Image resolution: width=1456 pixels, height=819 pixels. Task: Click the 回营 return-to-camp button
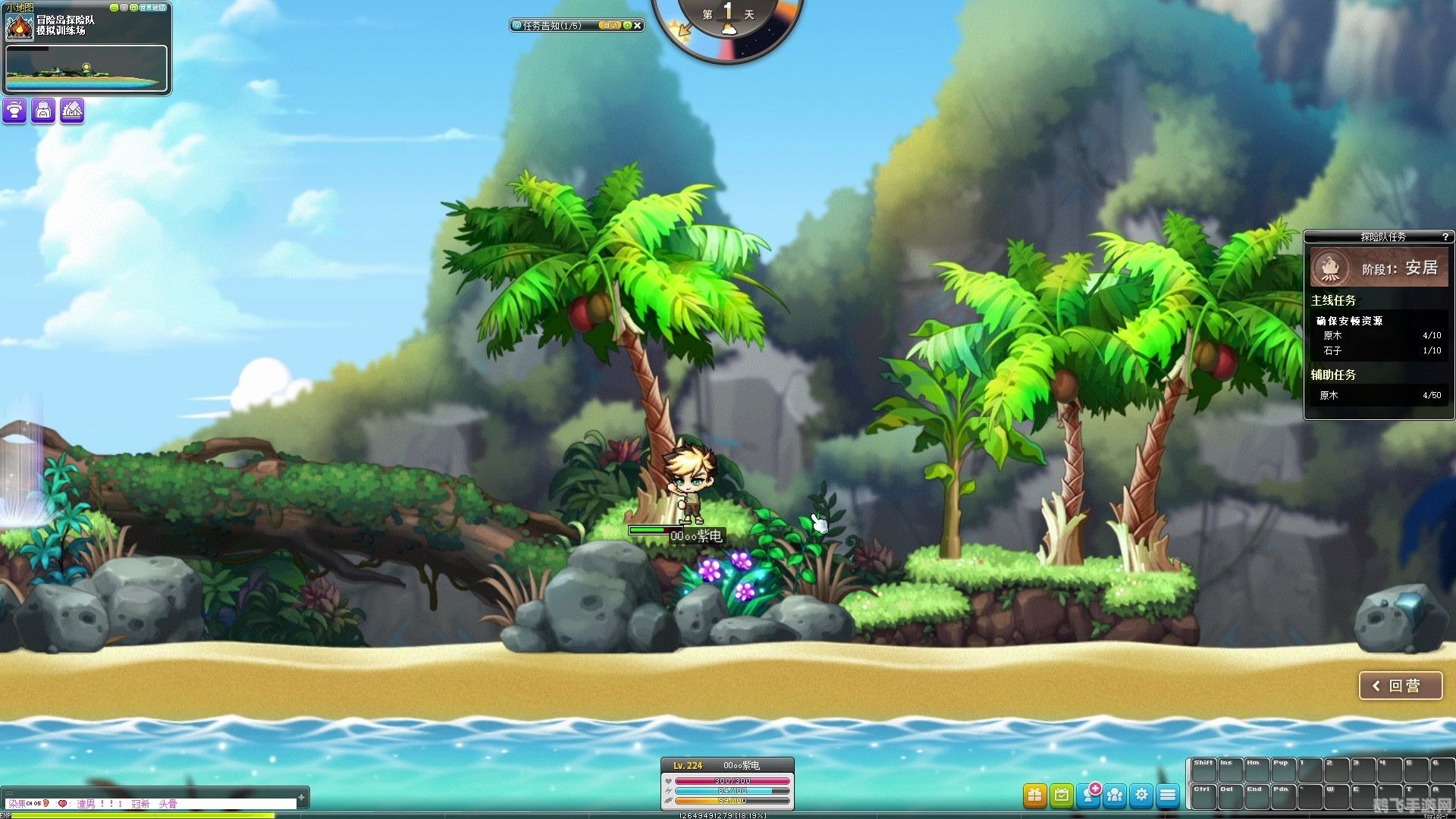(1400, 686)
